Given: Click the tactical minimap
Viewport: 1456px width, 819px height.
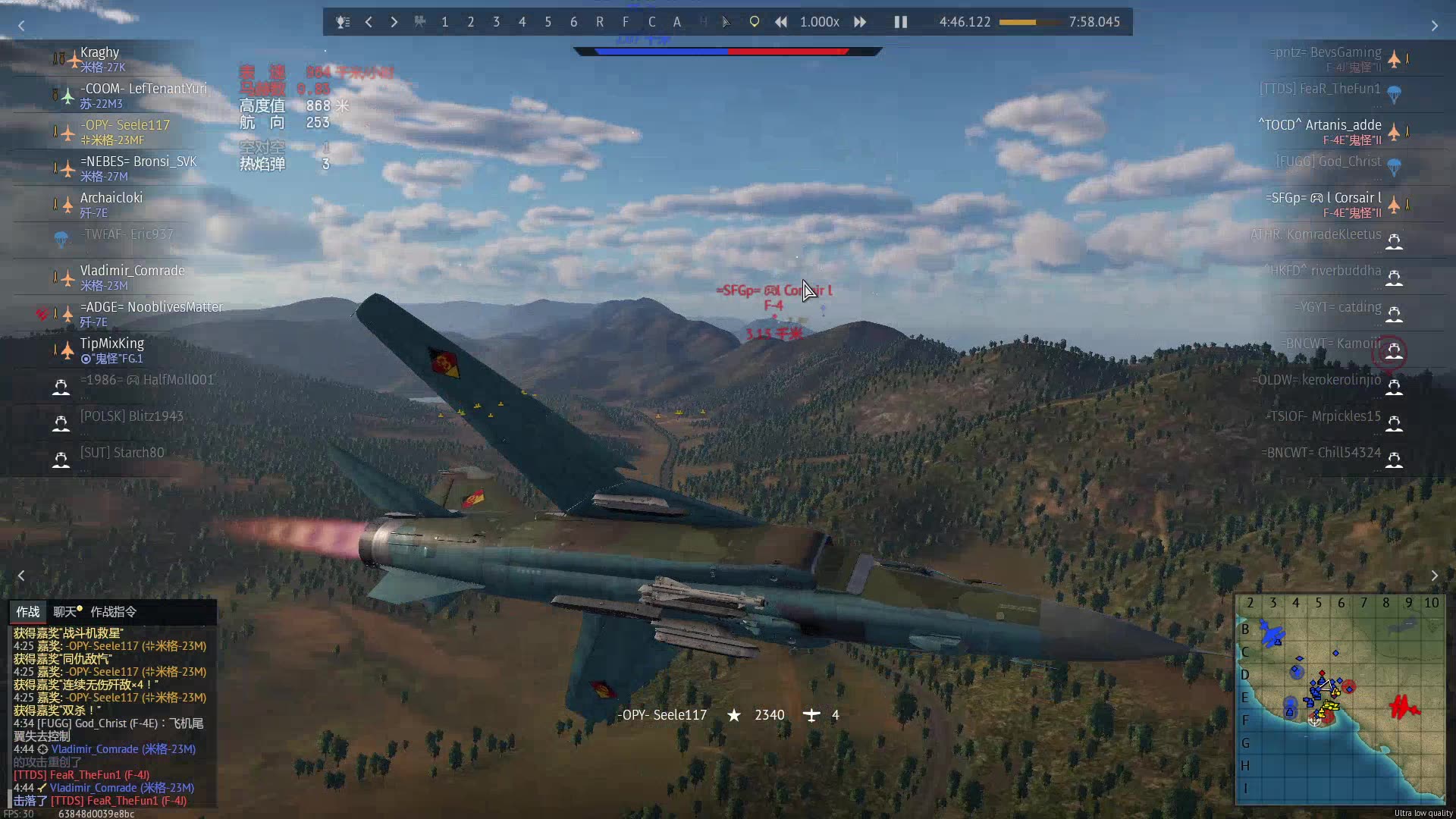Looking at the screenshot, I should 1340,699.
